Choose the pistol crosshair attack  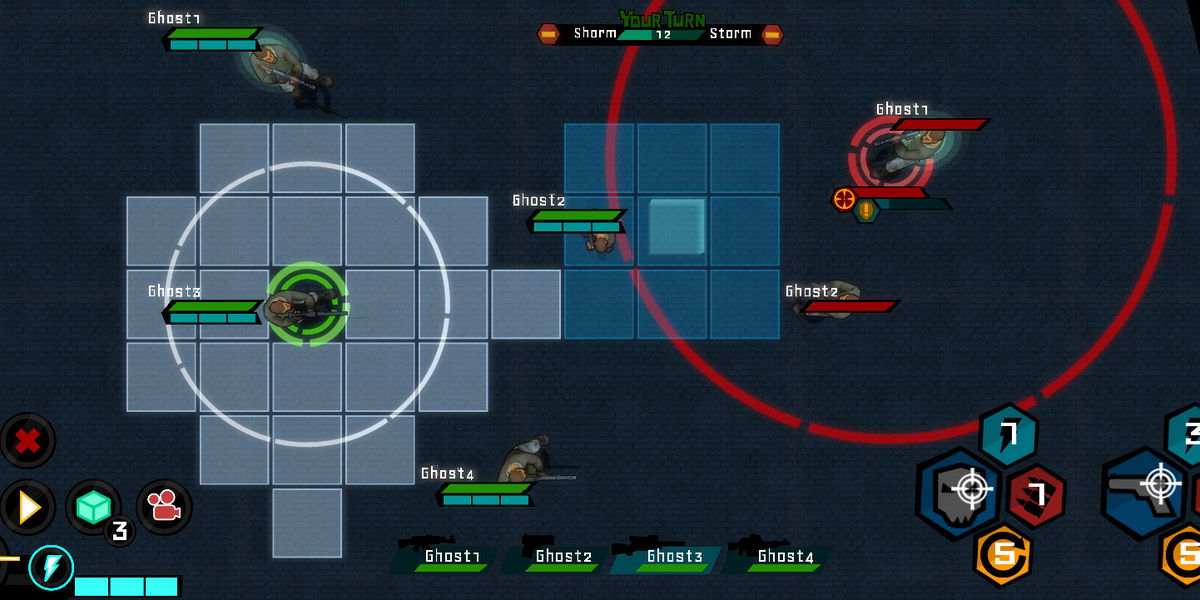(x=1146, y=489)
